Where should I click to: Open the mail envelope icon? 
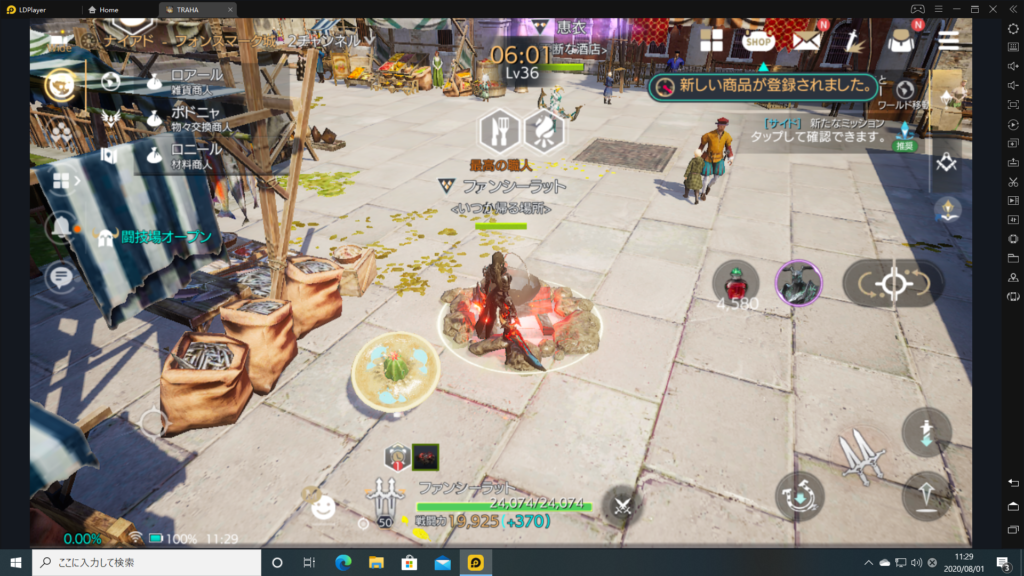point(806,40)
